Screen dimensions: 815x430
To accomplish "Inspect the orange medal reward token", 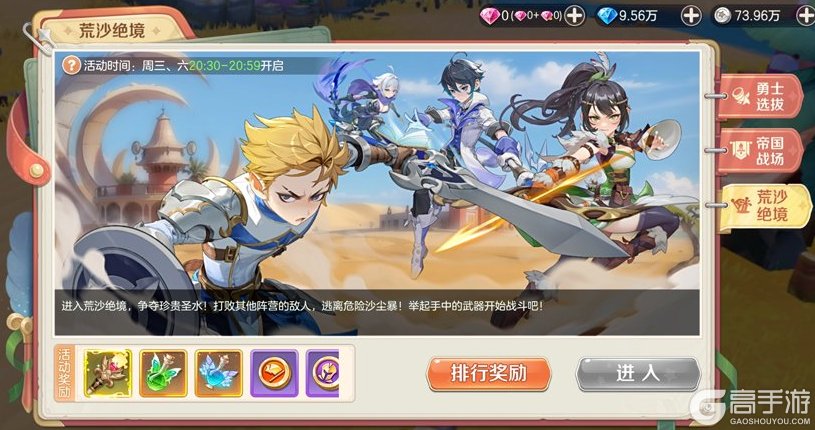I will 274,373.
